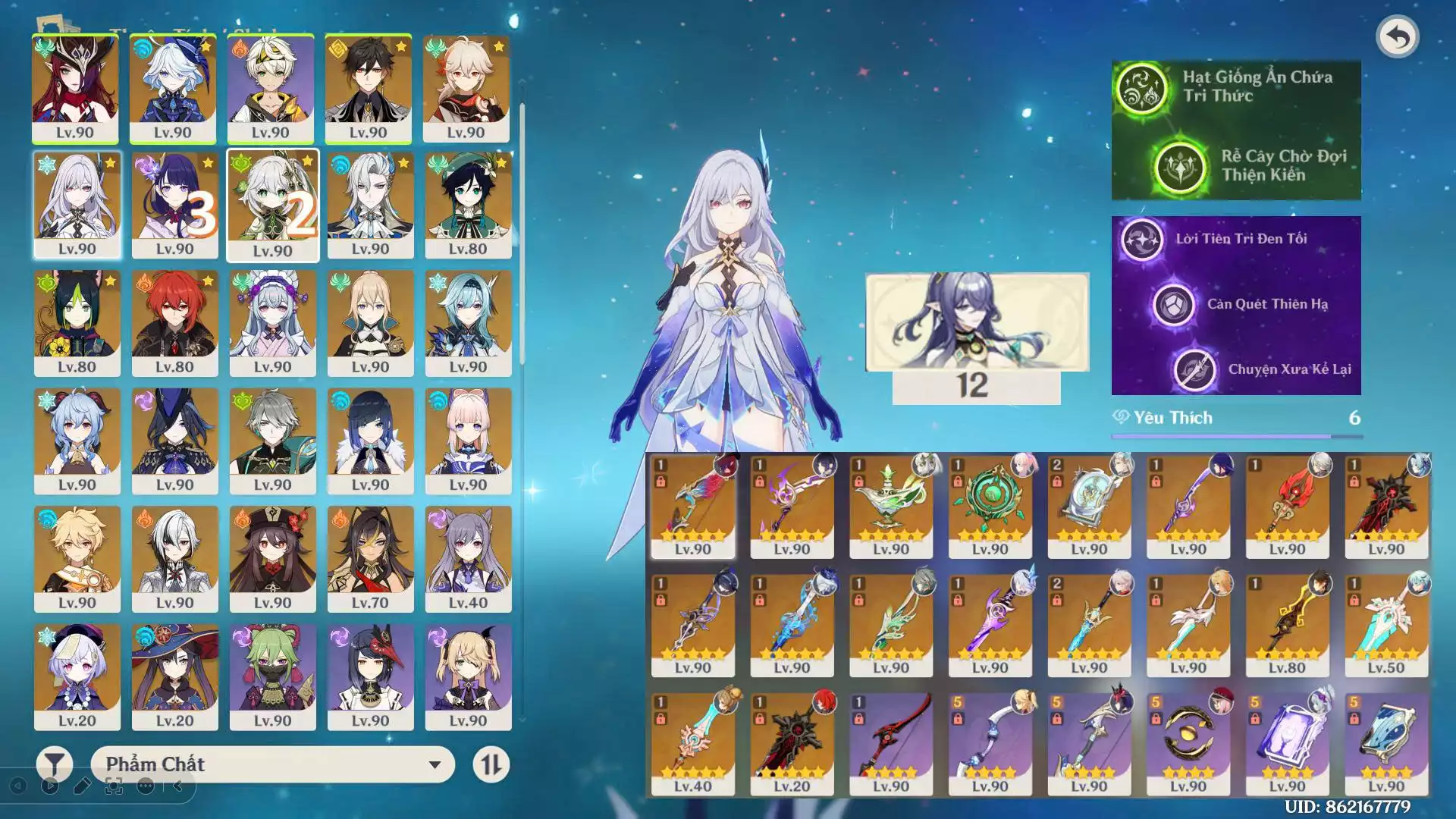This screenshot has width=1456, height=819.
Task: Open the Phẩm Chất sort dropdown
Action: point(272,764)
